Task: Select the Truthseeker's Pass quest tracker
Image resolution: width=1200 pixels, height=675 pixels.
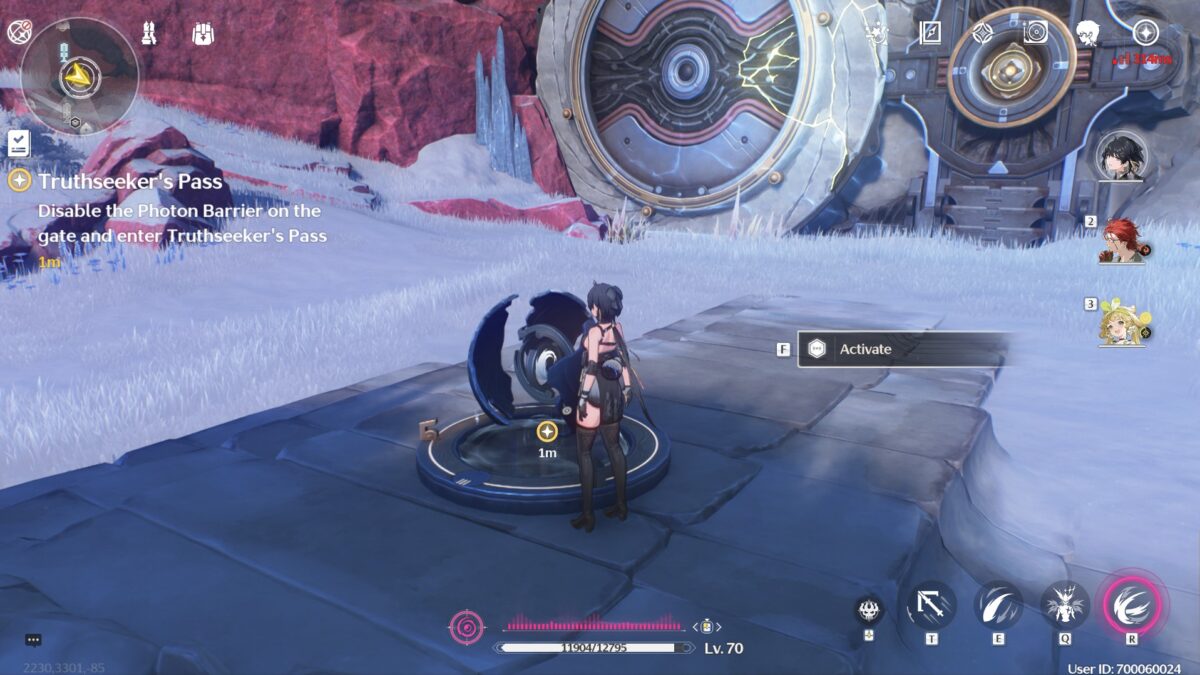Action: (130, 182)
